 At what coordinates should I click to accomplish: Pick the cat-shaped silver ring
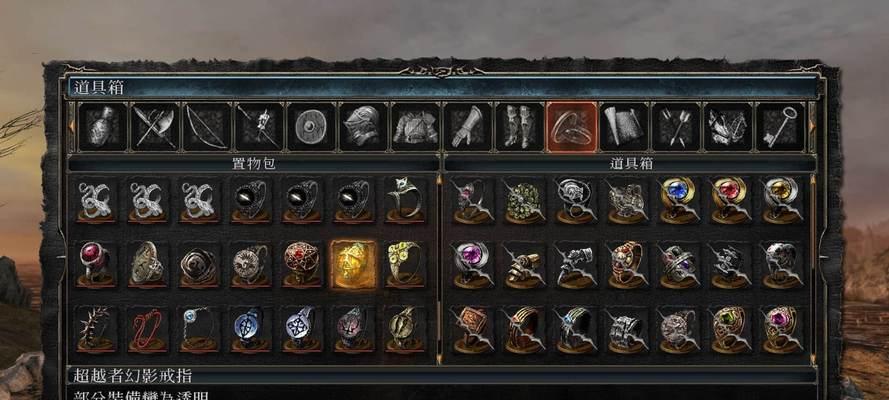click(405, 199)
